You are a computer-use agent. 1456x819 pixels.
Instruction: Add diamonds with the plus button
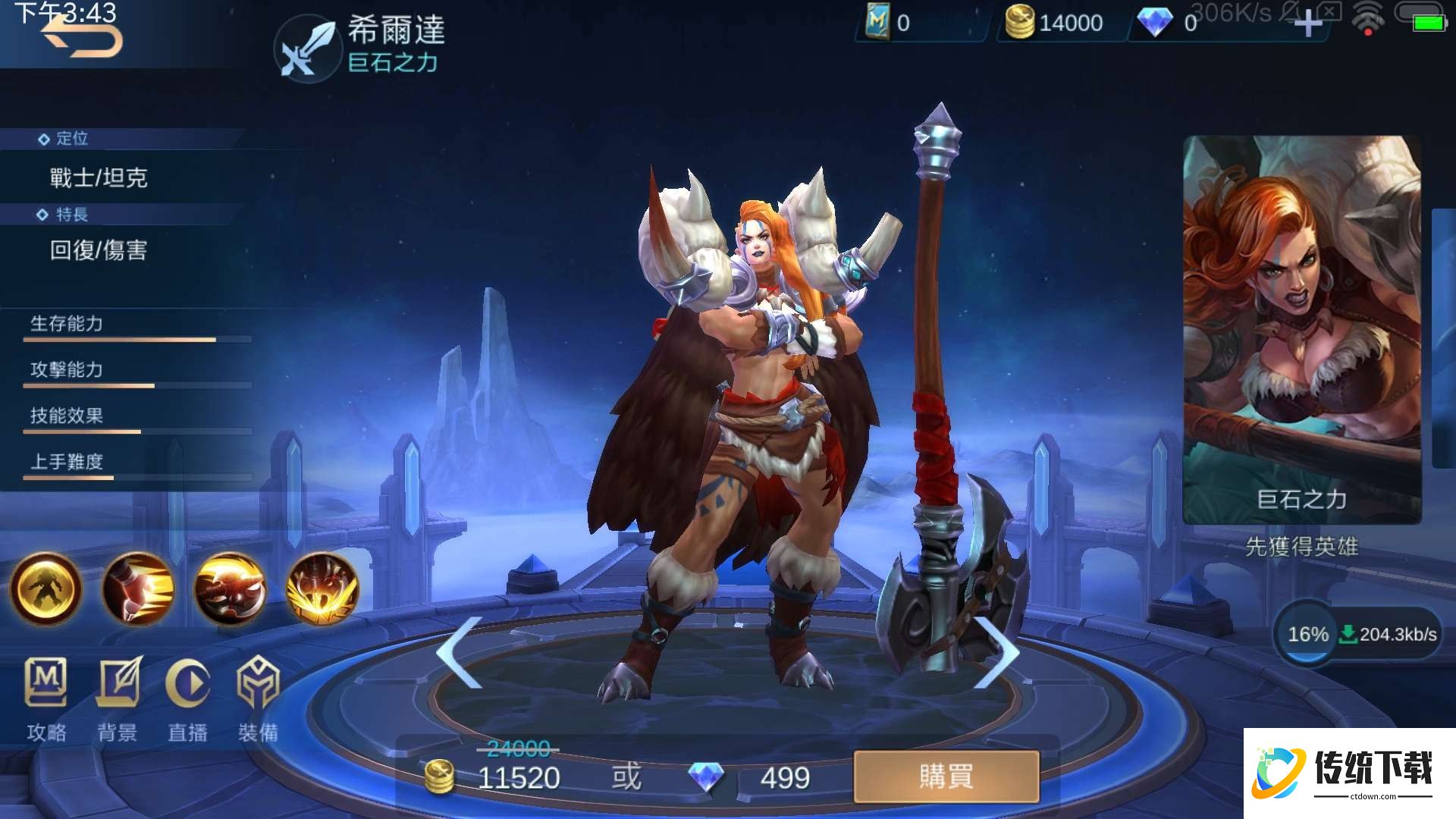(x=1307, y=24)
